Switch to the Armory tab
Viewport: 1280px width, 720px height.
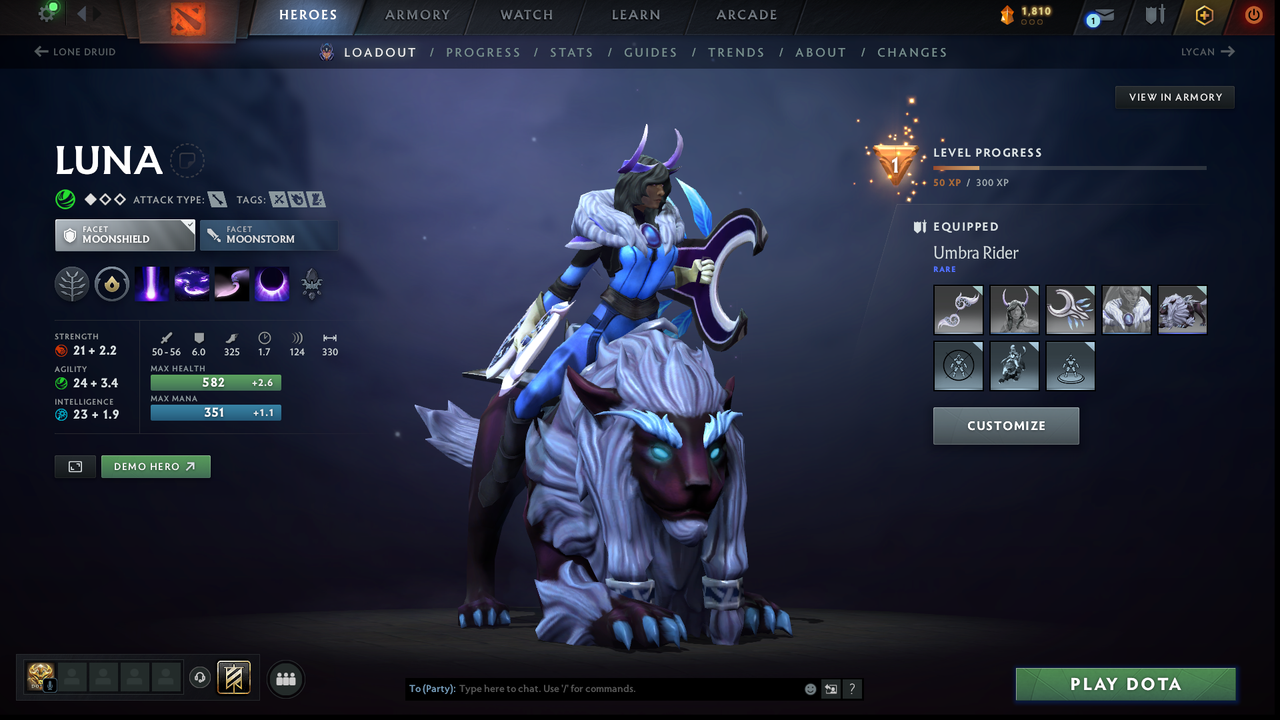417,15
